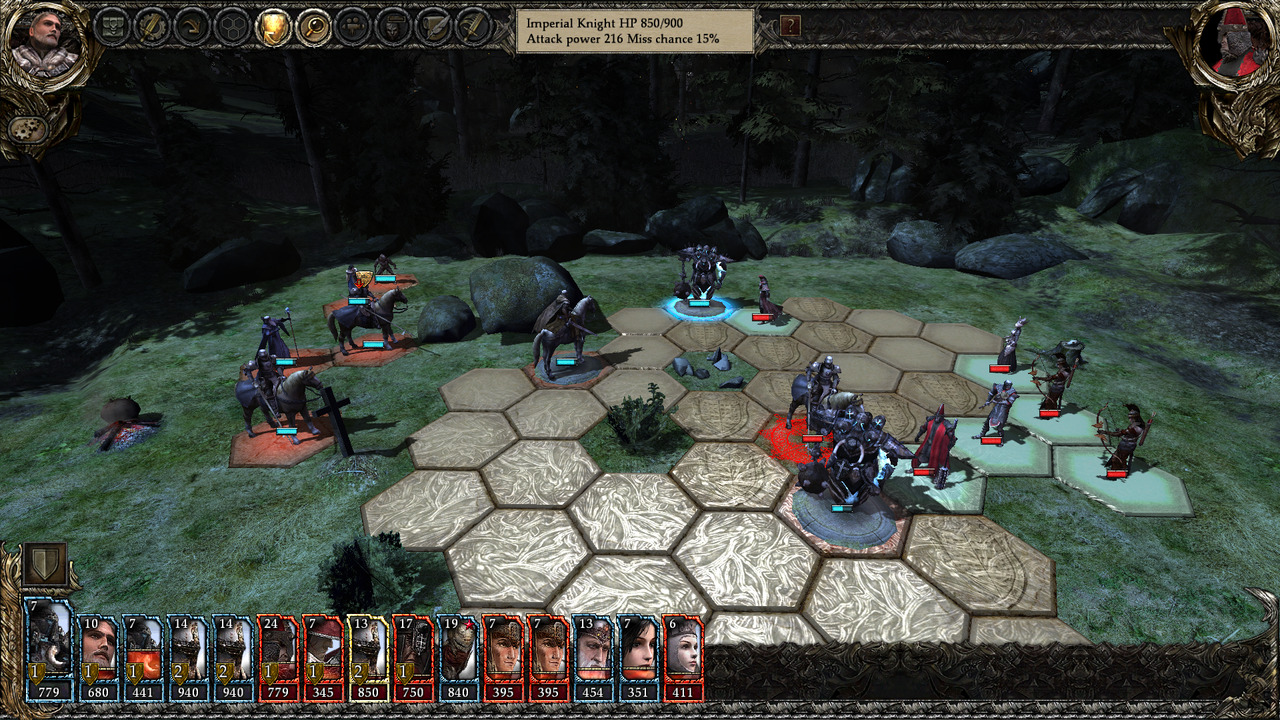The height and width of the screenshot is (720, 1280).
Task: Select the sword-and-gear toolbar icon
Action: tap(150, 27)
